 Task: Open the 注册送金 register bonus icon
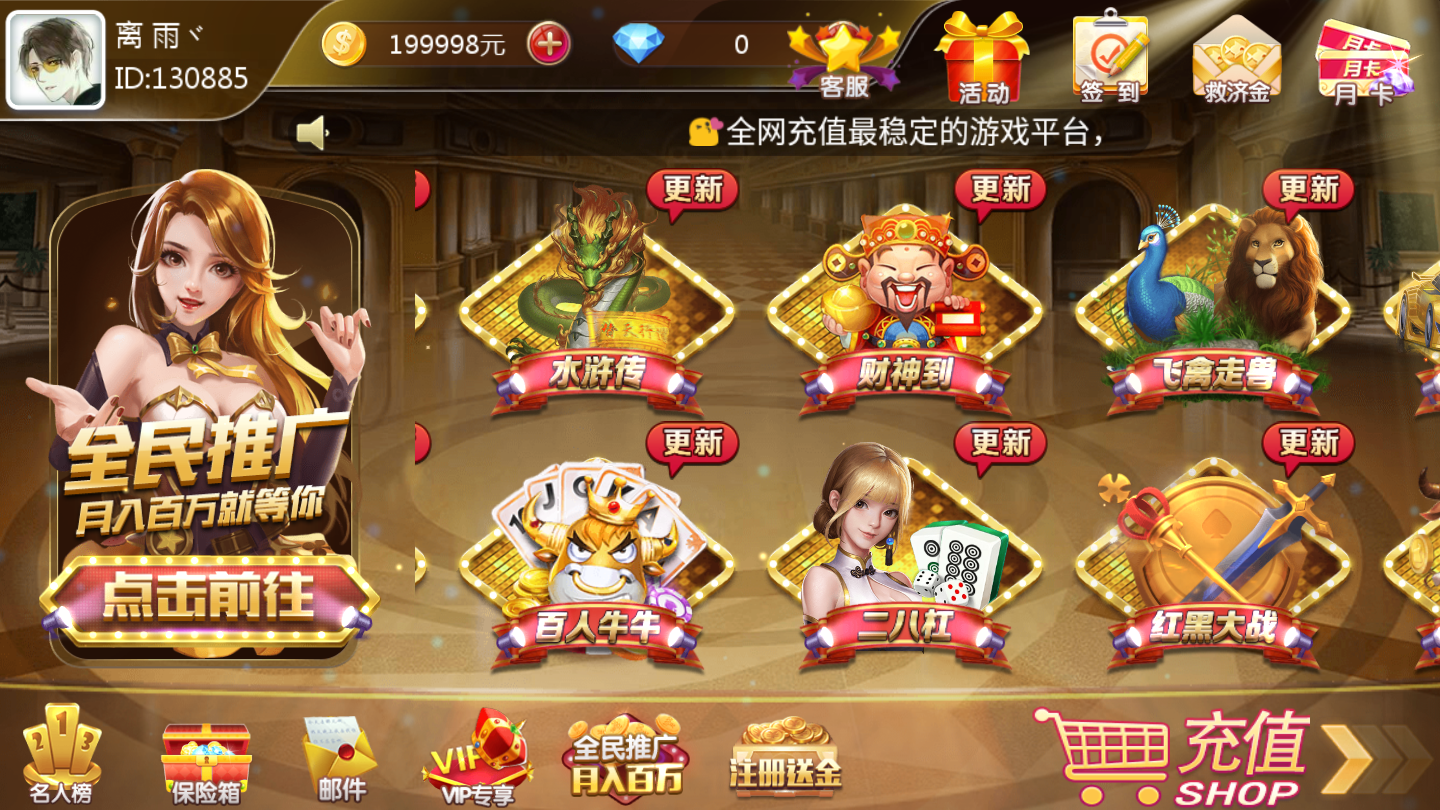click(785, 755)
